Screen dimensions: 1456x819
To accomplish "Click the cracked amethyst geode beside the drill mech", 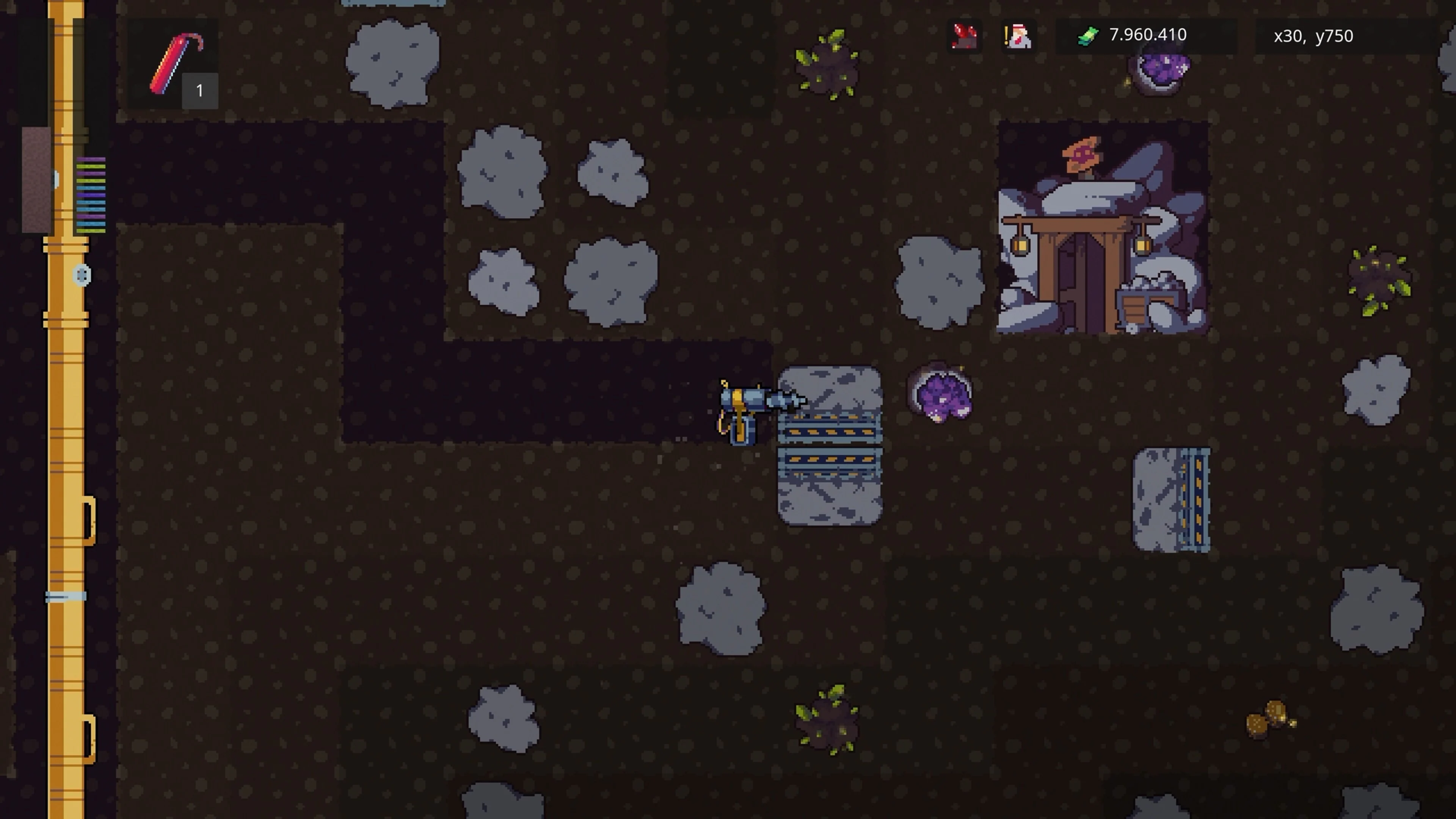I will (x=941, y=395).
